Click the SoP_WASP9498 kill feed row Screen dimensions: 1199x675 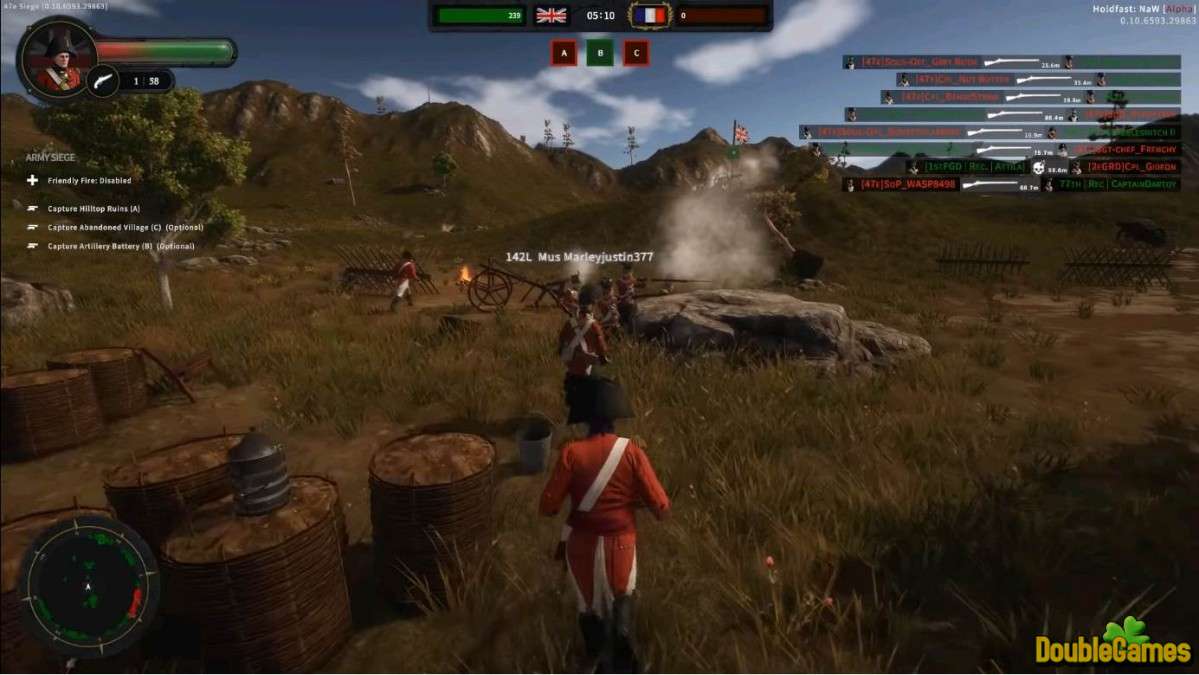tap(1012, 185)
